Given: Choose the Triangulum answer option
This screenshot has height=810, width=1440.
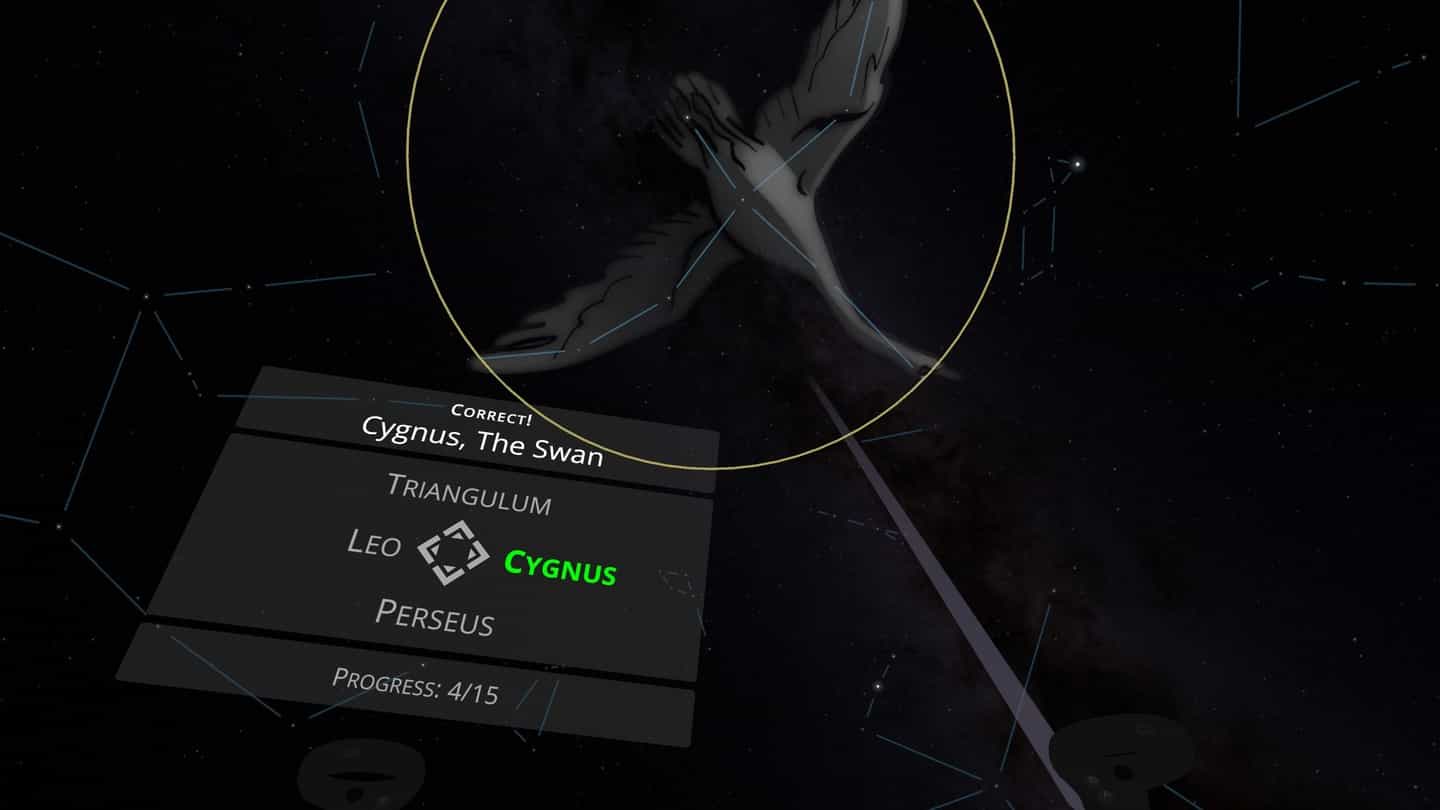Looking at the screenshot, I should click(x=468, y=494).
